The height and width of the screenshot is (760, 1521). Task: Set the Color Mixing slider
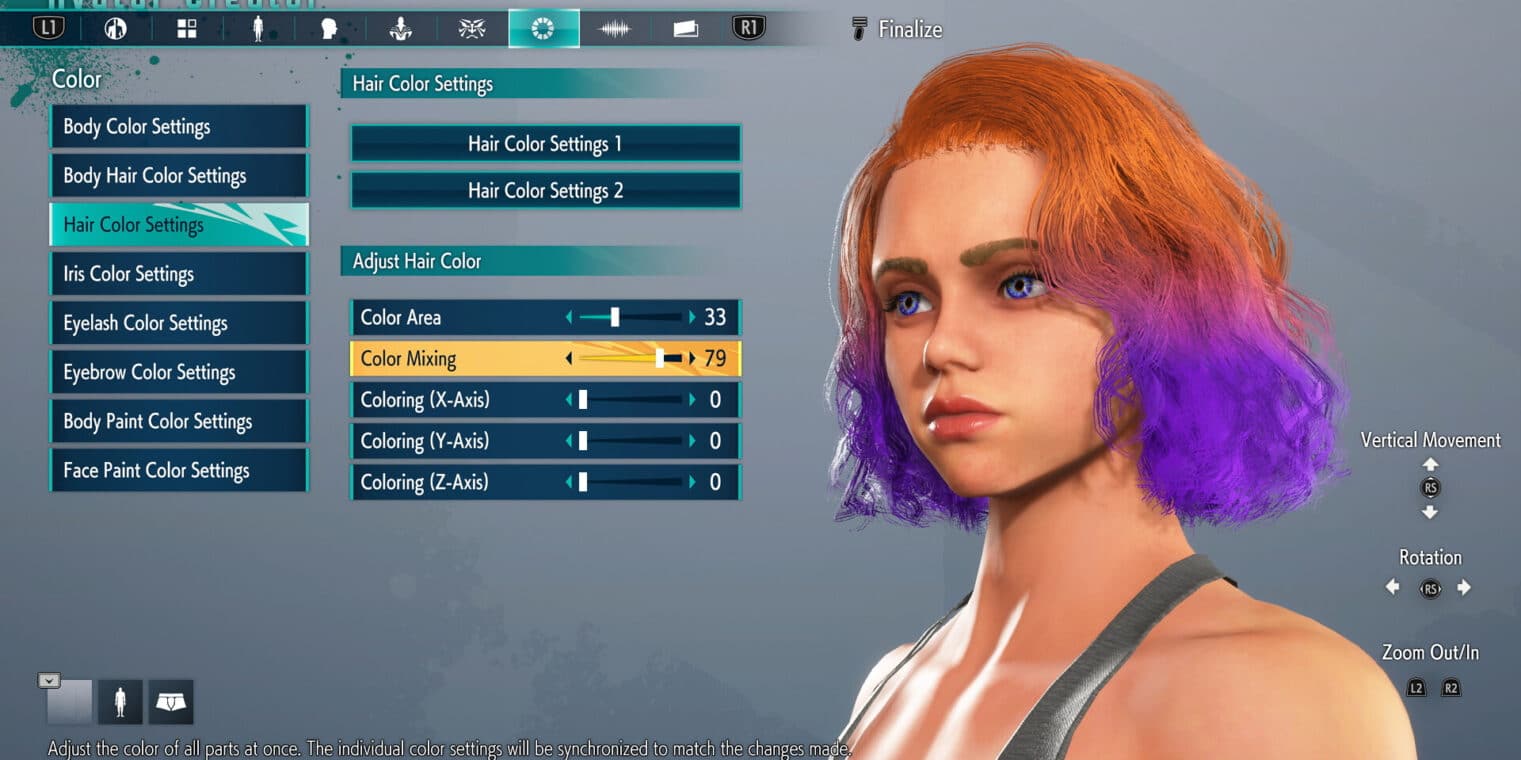click(660, 359)
